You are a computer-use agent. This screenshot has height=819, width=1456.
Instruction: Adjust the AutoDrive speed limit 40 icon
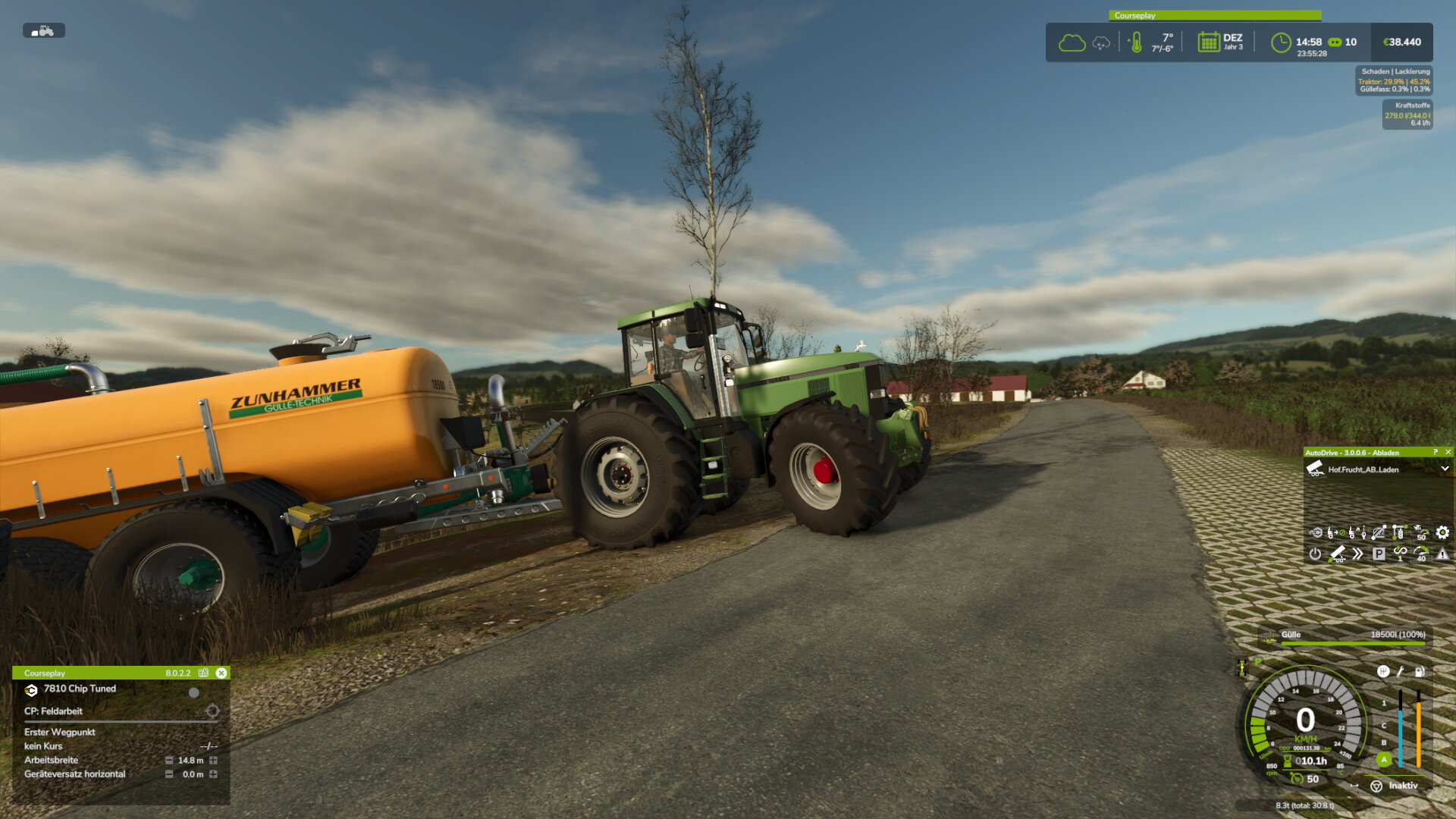[x=1421, y=554]
